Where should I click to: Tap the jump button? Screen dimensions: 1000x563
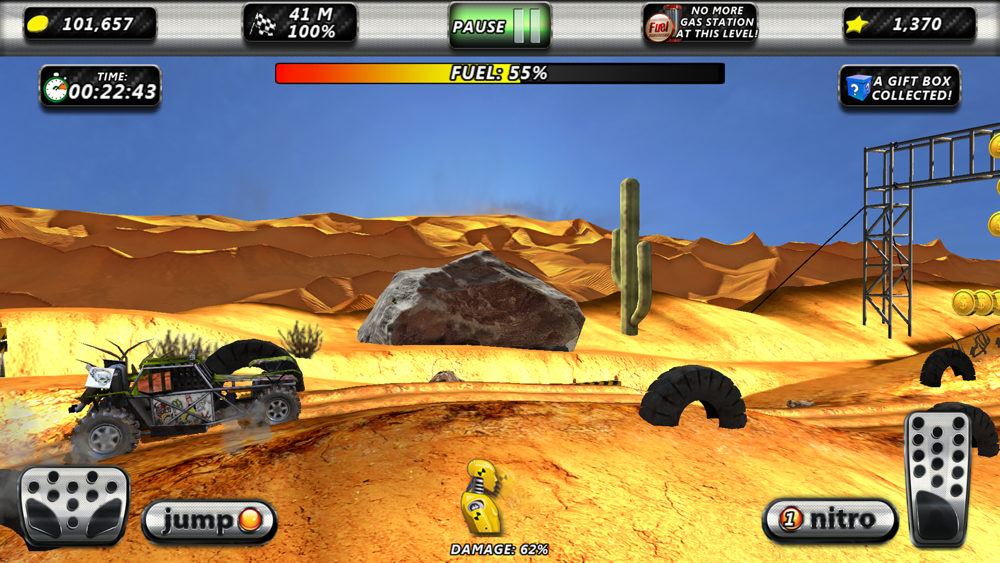[208, 520]
